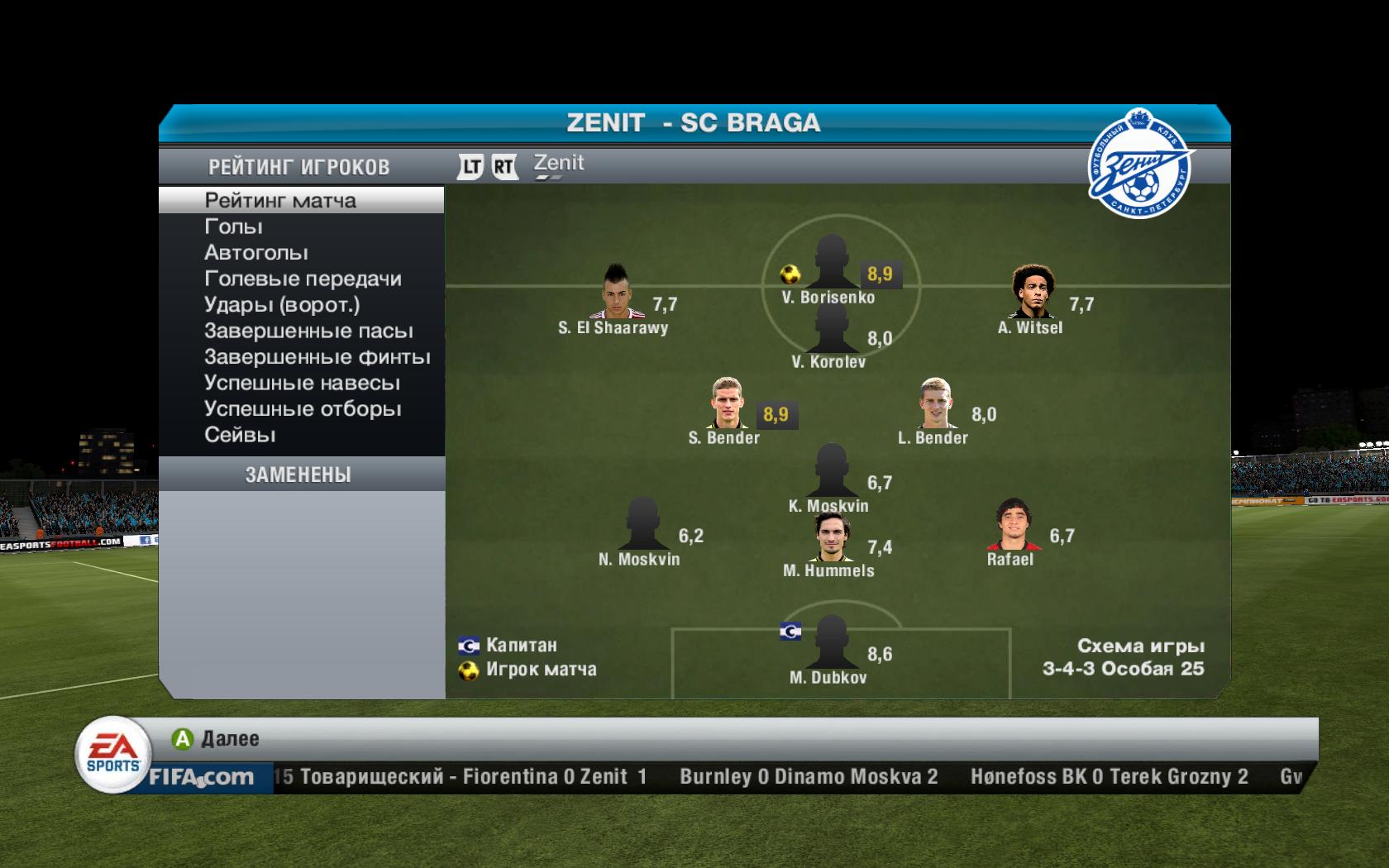Continue with the Далее button
Image resolution: width=1389 pixels, height=868 pixels.
coord(216,738)
